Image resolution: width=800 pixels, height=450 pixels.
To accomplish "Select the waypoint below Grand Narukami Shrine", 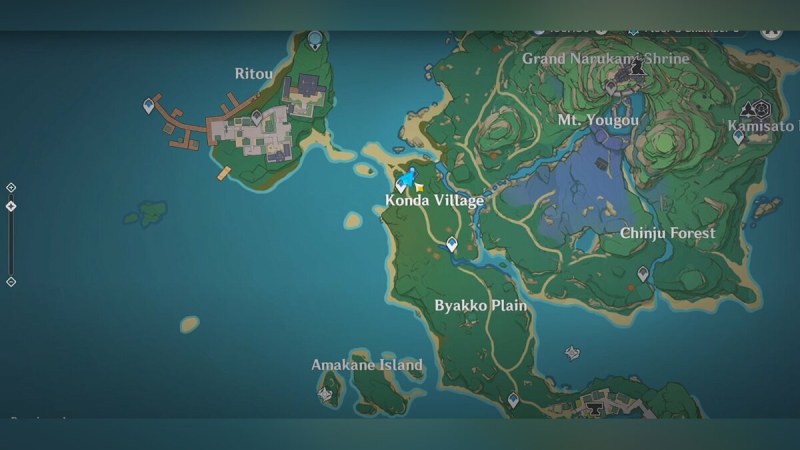I will pyautogui.click(x=611, y=89).
